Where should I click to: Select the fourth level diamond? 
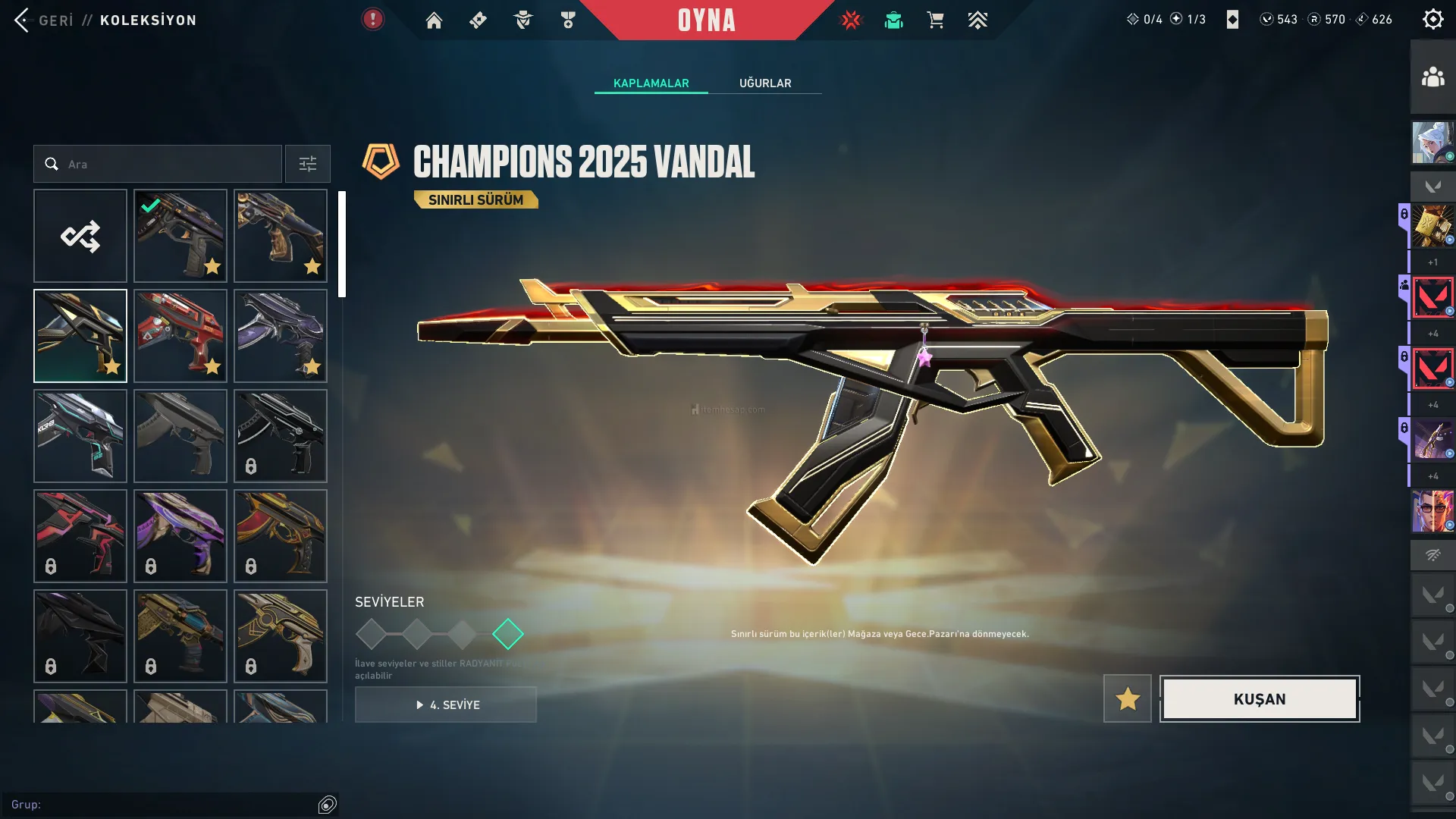pos(508,634)
